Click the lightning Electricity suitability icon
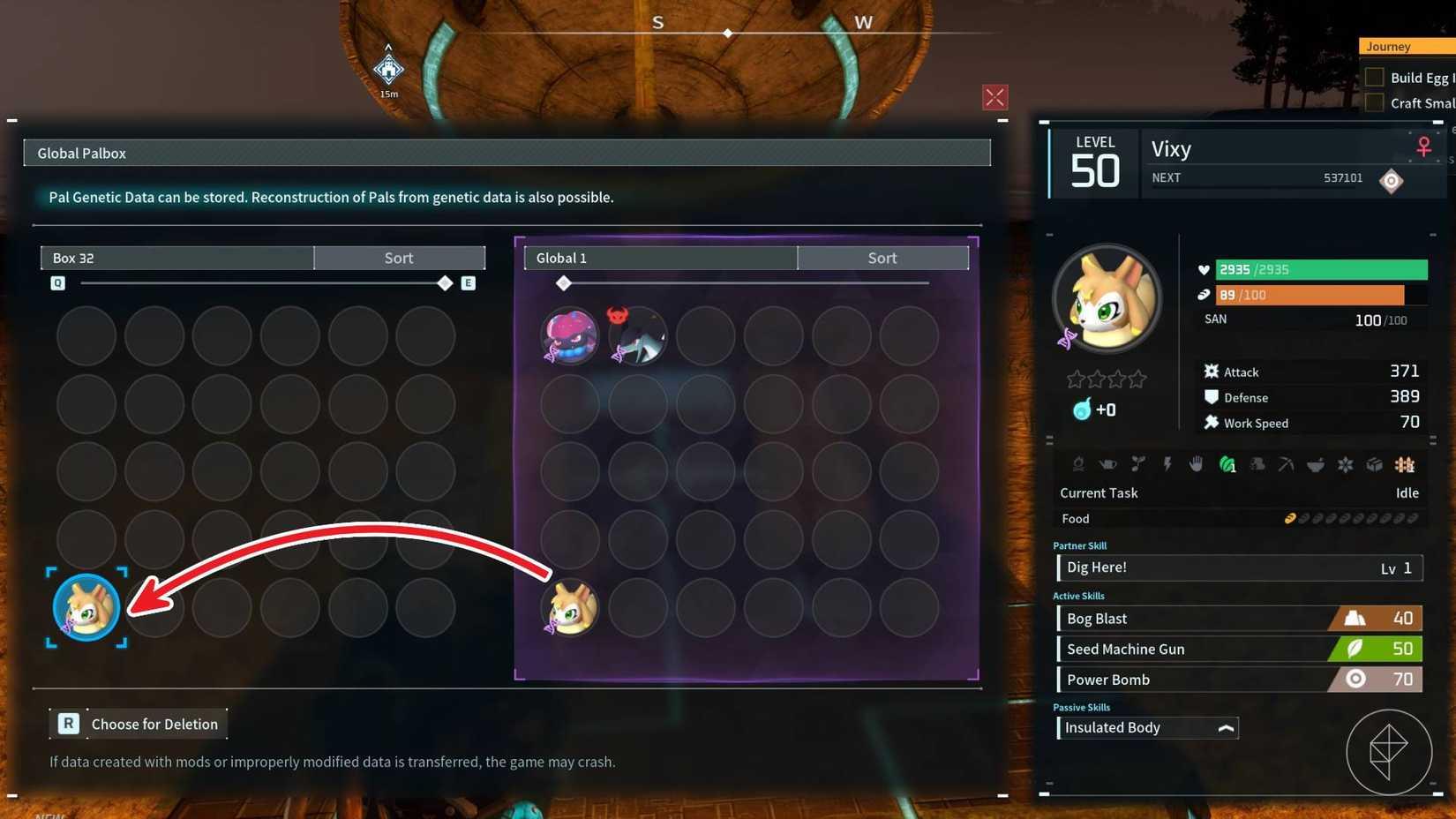Screen dimensions: 1456x819 (x=1167, y=465)
